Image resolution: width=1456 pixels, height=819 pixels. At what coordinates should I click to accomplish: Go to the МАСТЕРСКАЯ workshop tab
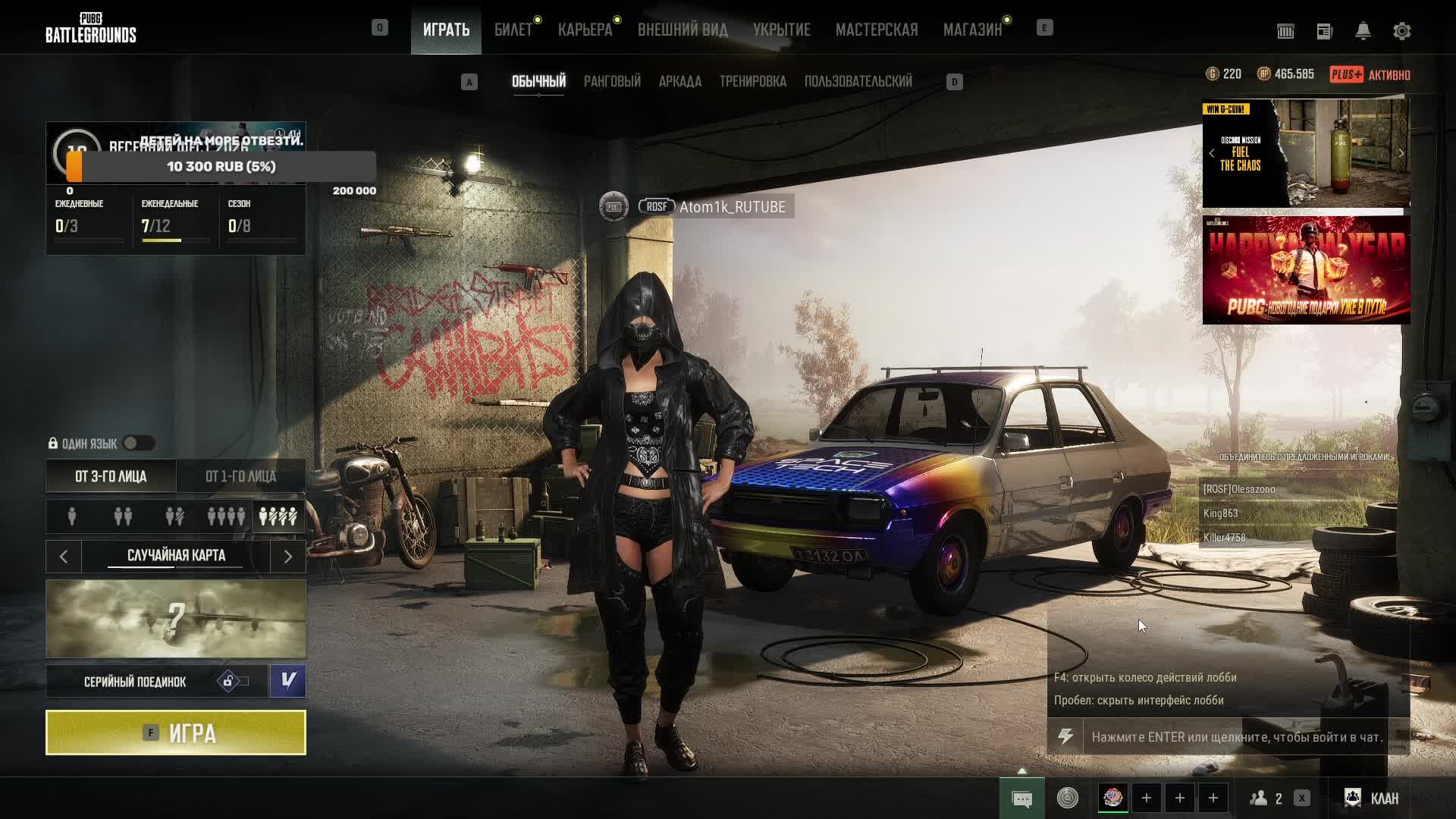tap(877, 30)
